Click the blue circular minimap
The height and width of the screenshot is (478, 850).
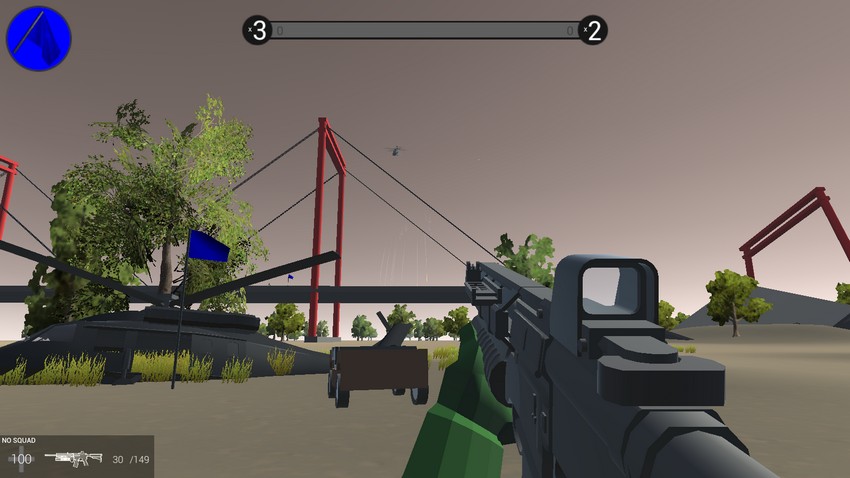pyautogui.click(x=39, y=38)
